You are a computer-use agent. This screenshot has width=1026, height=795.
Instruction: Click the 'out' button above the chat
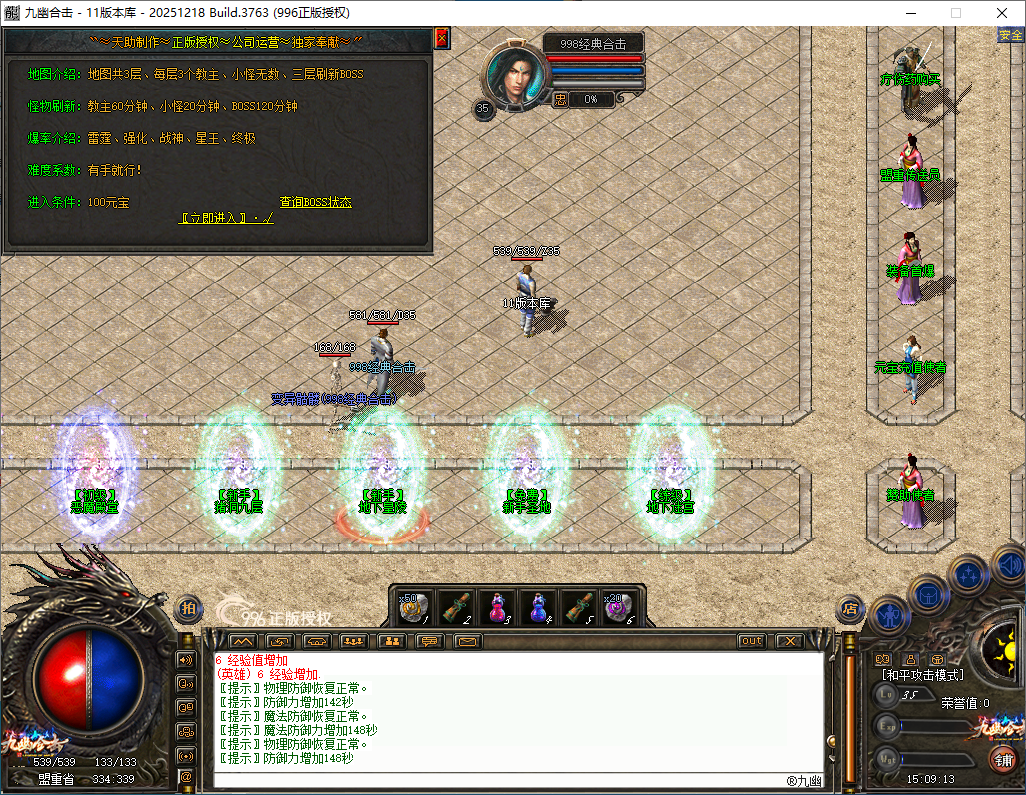752,641
